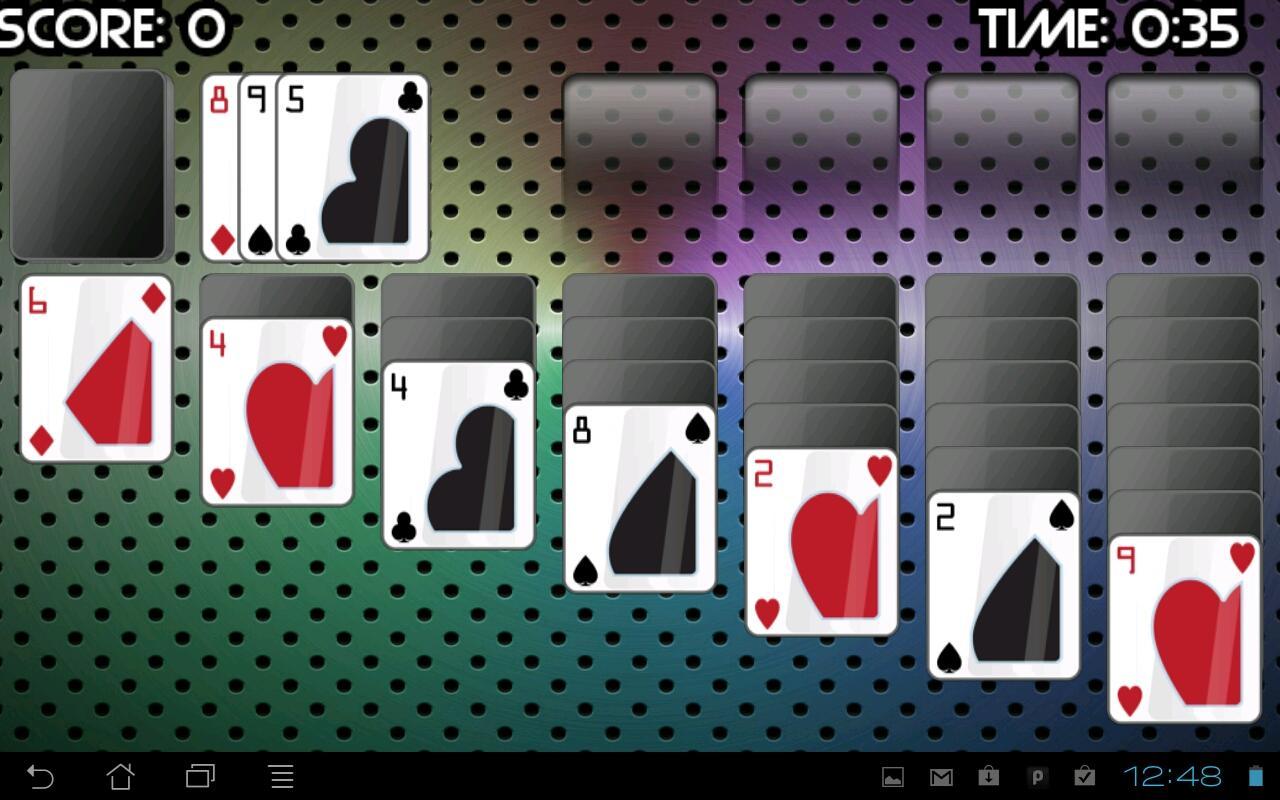This screenshot has height=800, width=1280.
Task: Launch Pandora from the status bar
Action: tap(1038, 776)
